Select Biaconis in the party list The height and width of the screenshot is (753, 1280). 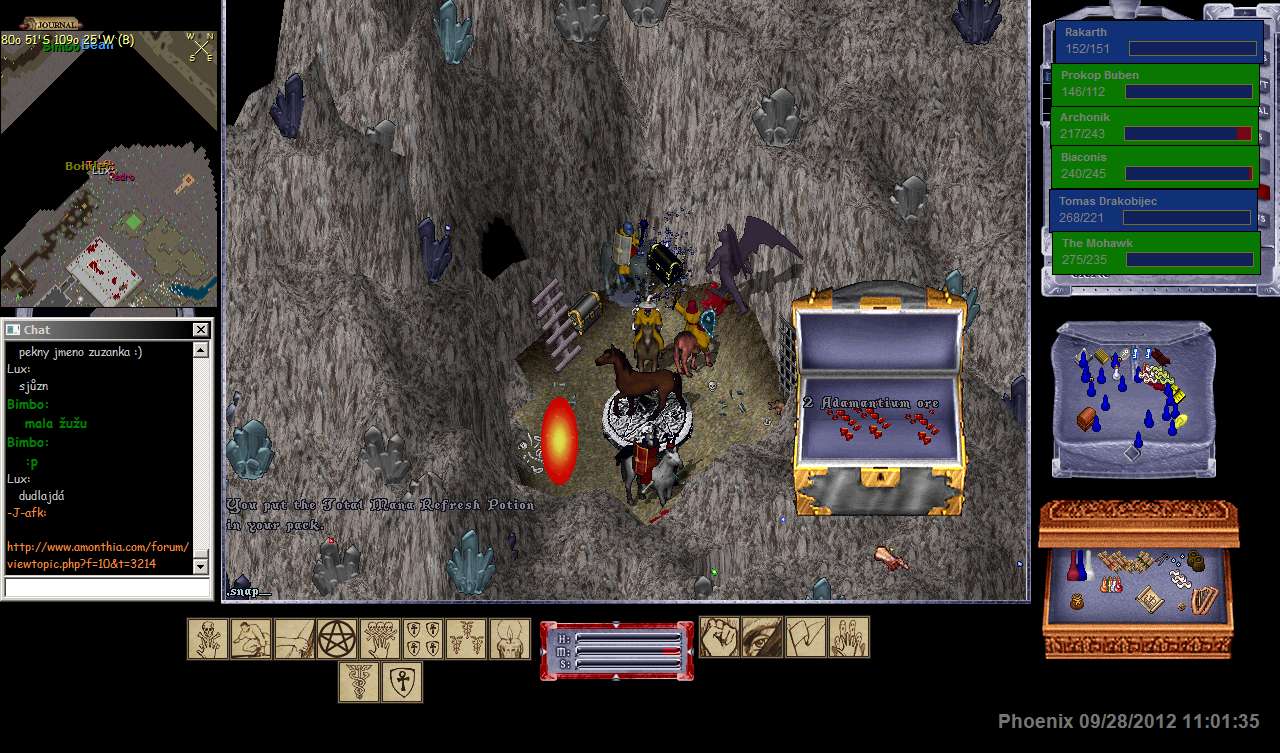(x=1155, y=166)
